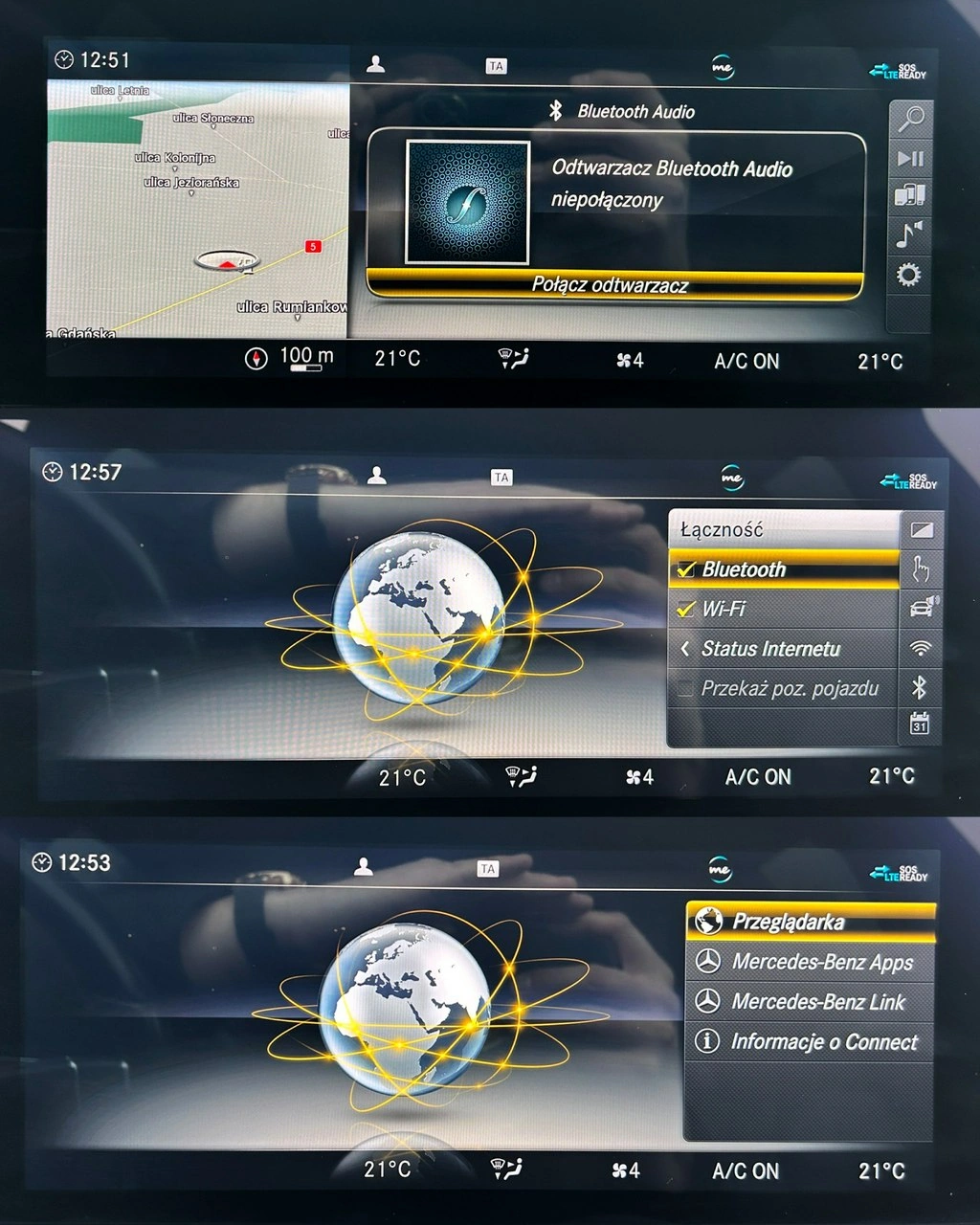Select the Połącz odtwarzacz button
Screen dimensions: 980x1225
[x=612, y=284]
